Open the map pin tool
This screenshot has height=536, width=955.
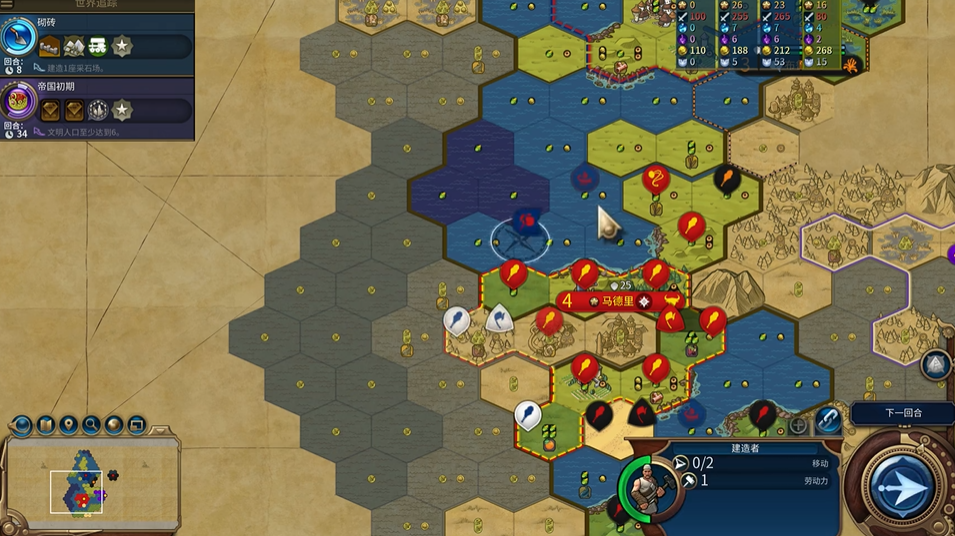68,426
